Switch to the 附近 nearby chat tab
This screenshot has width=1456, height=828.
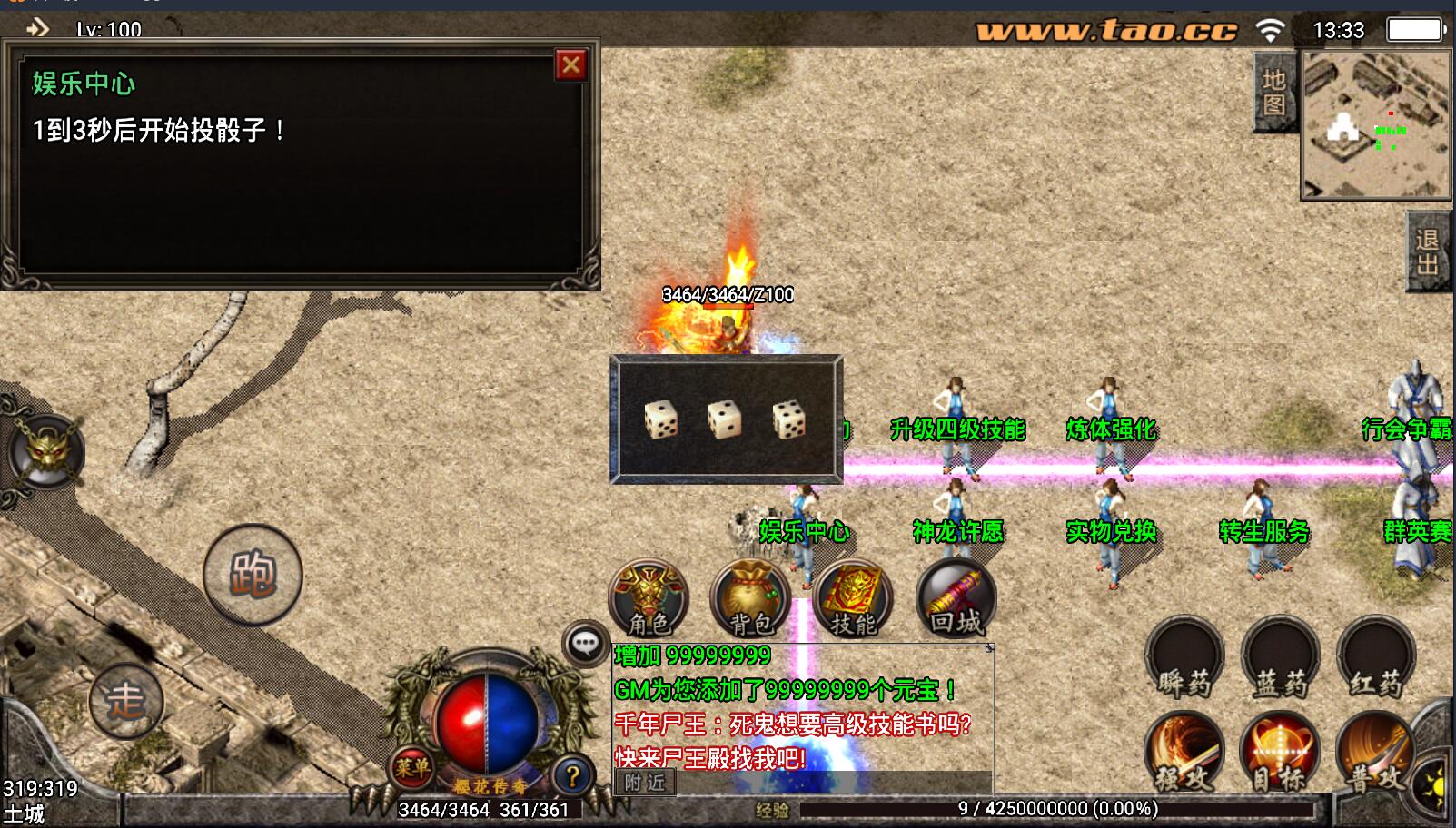(x=645, y=783)
